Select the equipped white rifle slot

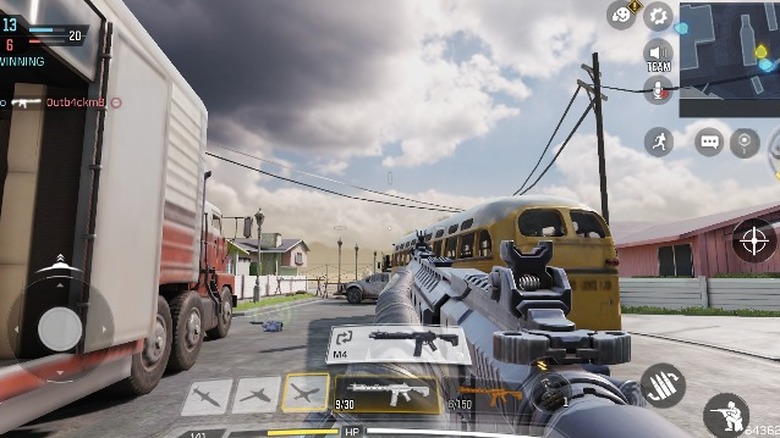[388, 394]
